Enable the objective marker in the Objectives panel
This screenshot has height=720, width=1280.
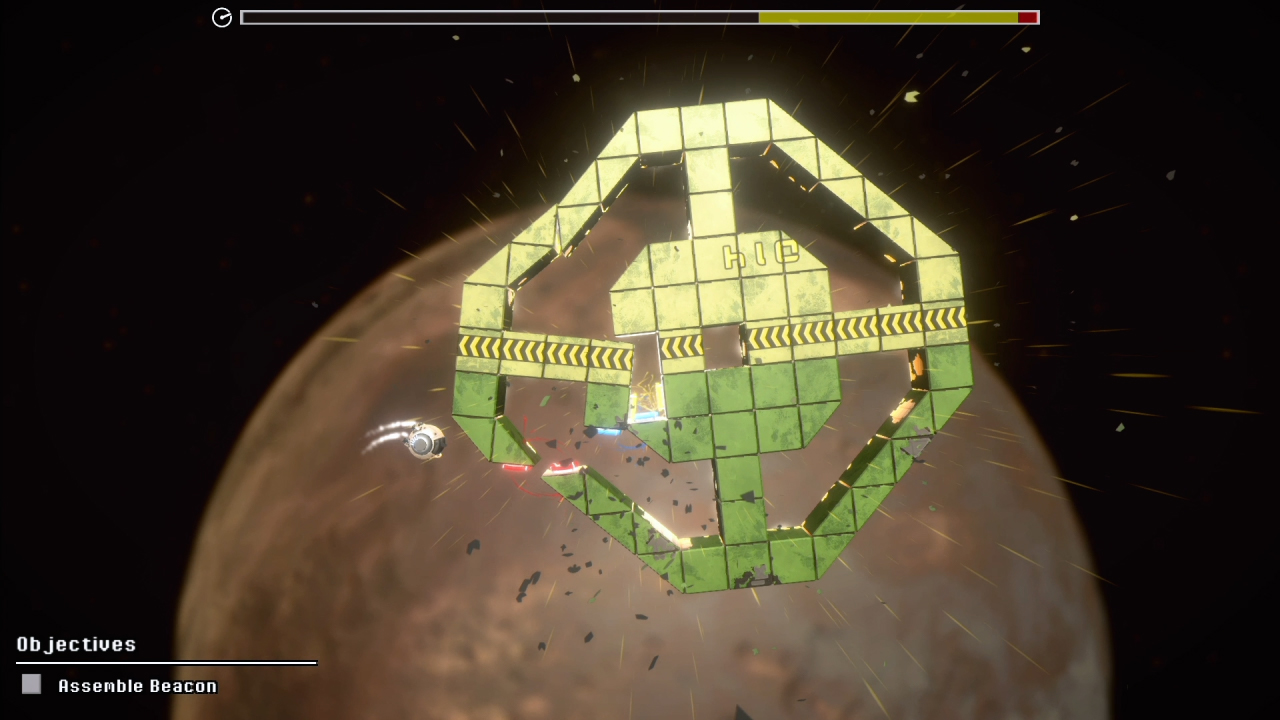pyautogui.click(x=31, y=684)
